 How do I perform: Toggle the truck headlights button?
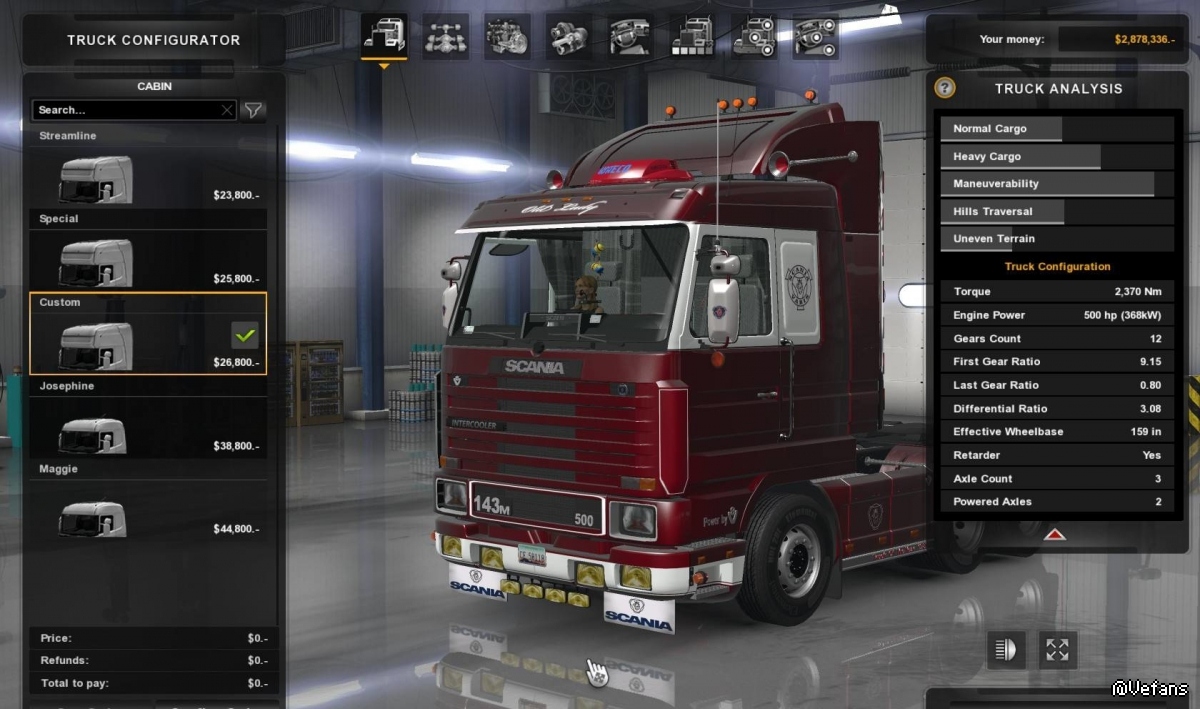click(x=1007, y=650)
